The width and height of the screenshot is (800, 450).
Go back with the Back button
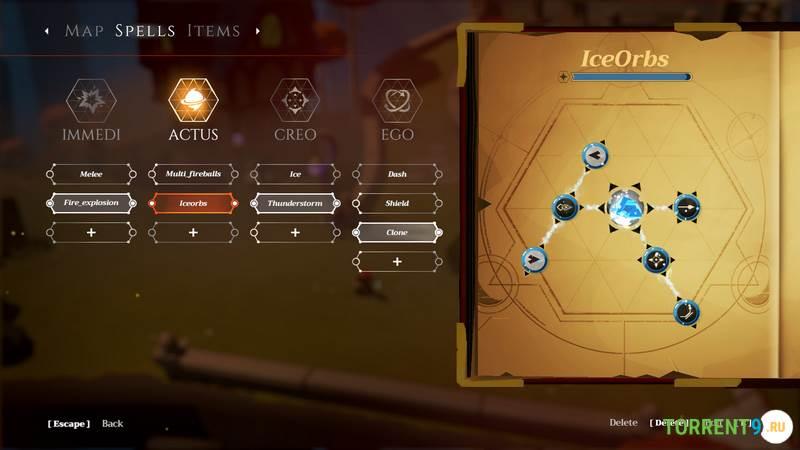[x=112, y=424]
